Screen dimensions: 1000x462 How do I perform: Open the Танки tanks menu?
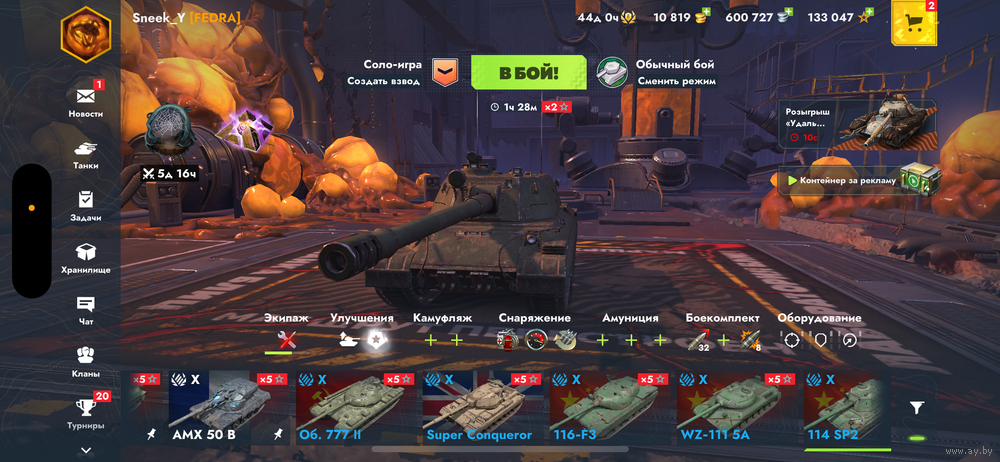pos(86,153)
